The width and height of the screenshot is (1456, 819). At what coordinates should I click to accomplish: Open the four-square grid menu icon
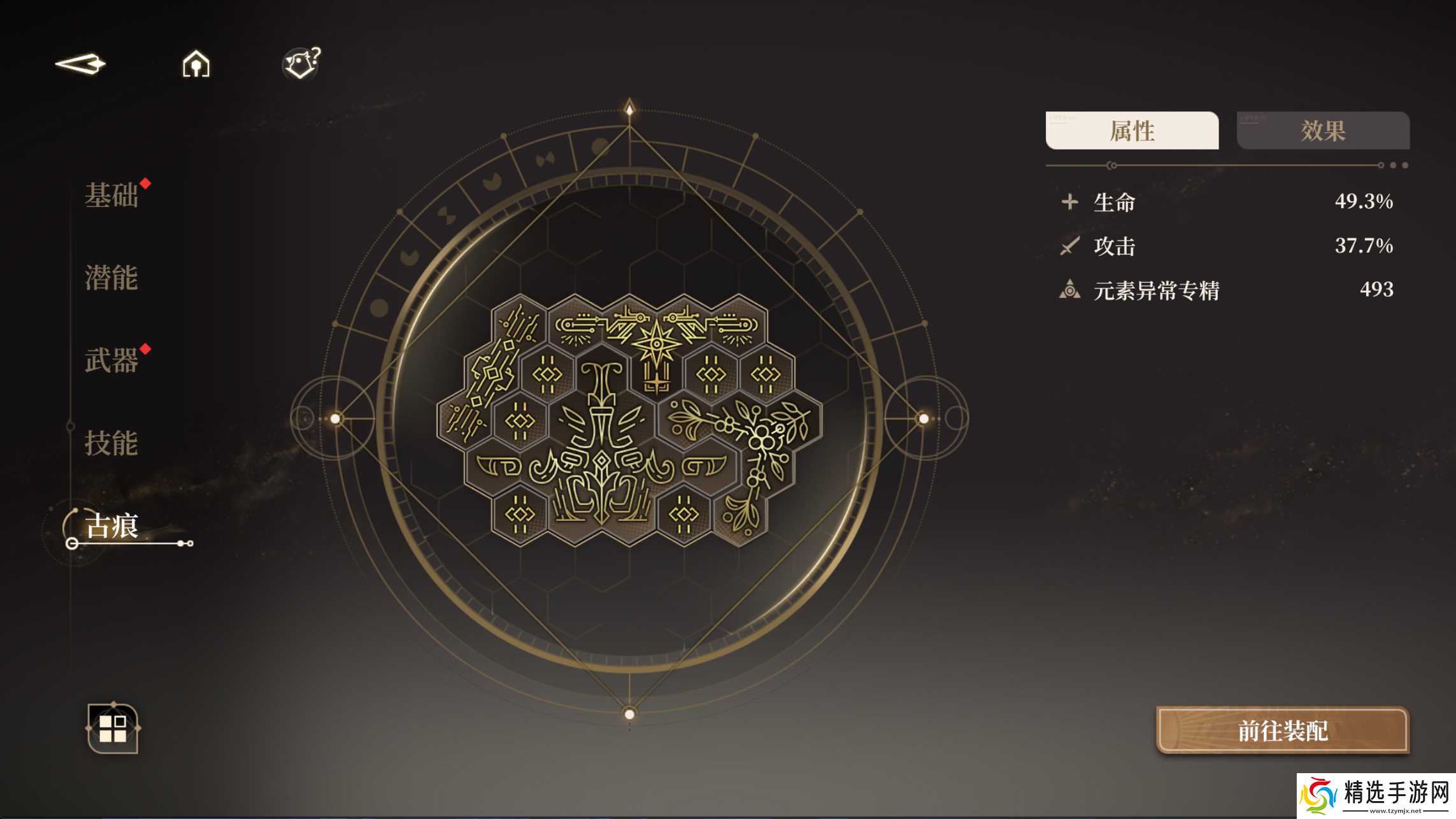pyautogui.click(x=113, y=729)
